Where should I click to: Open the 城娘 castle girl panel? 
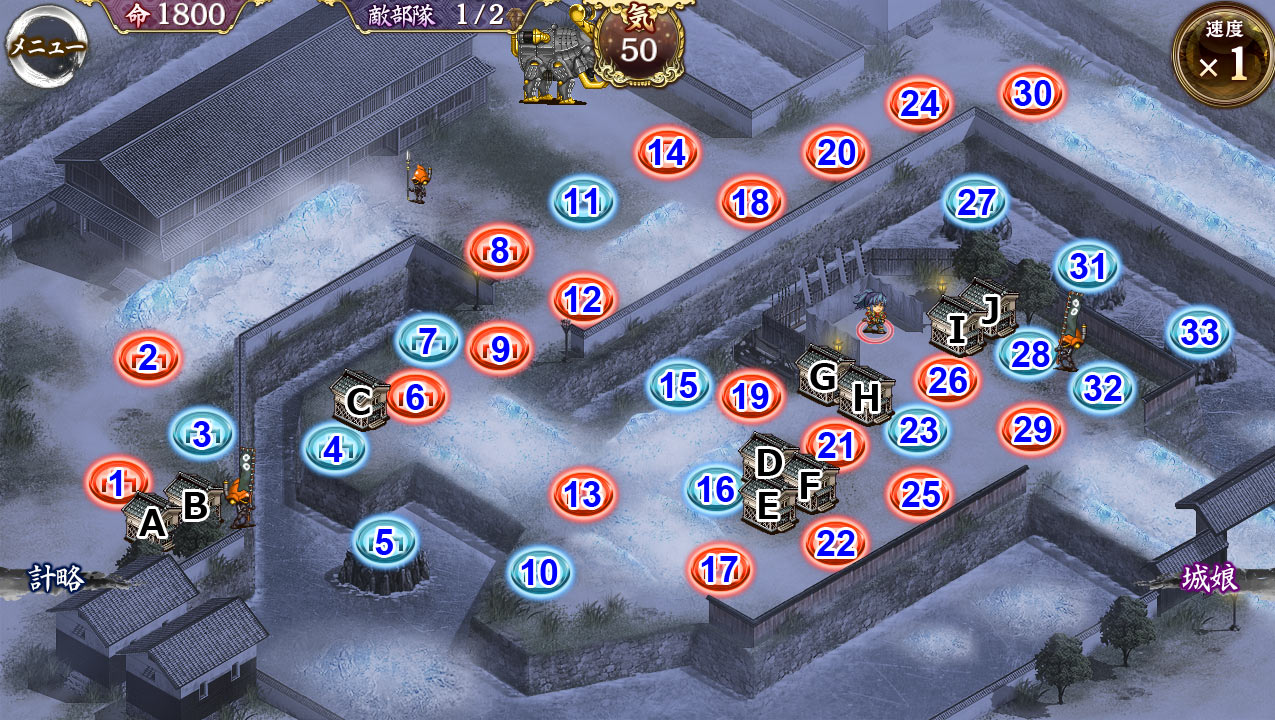click(x=1210, y=579)
